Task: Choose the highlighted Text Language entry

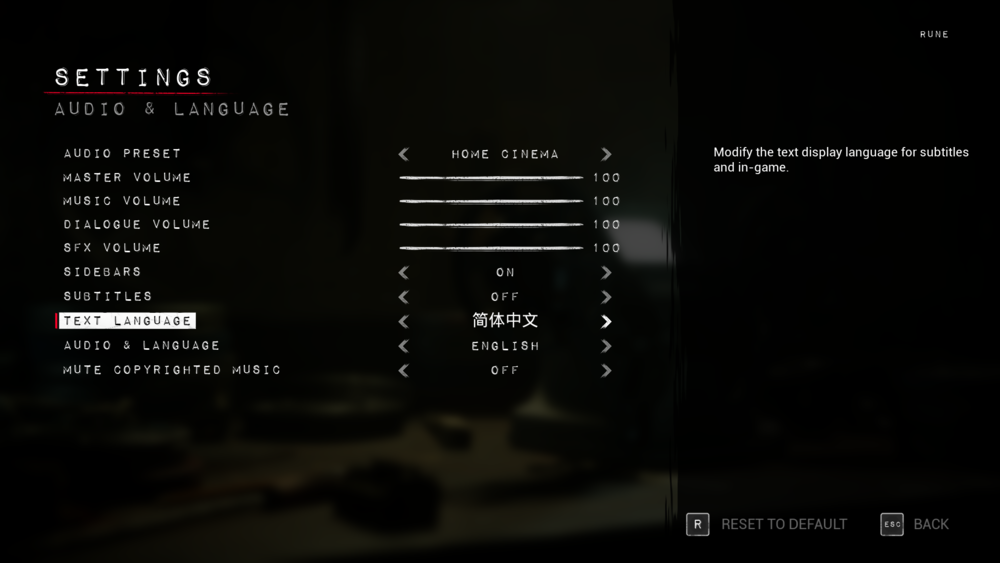Action: click(127, 321)
